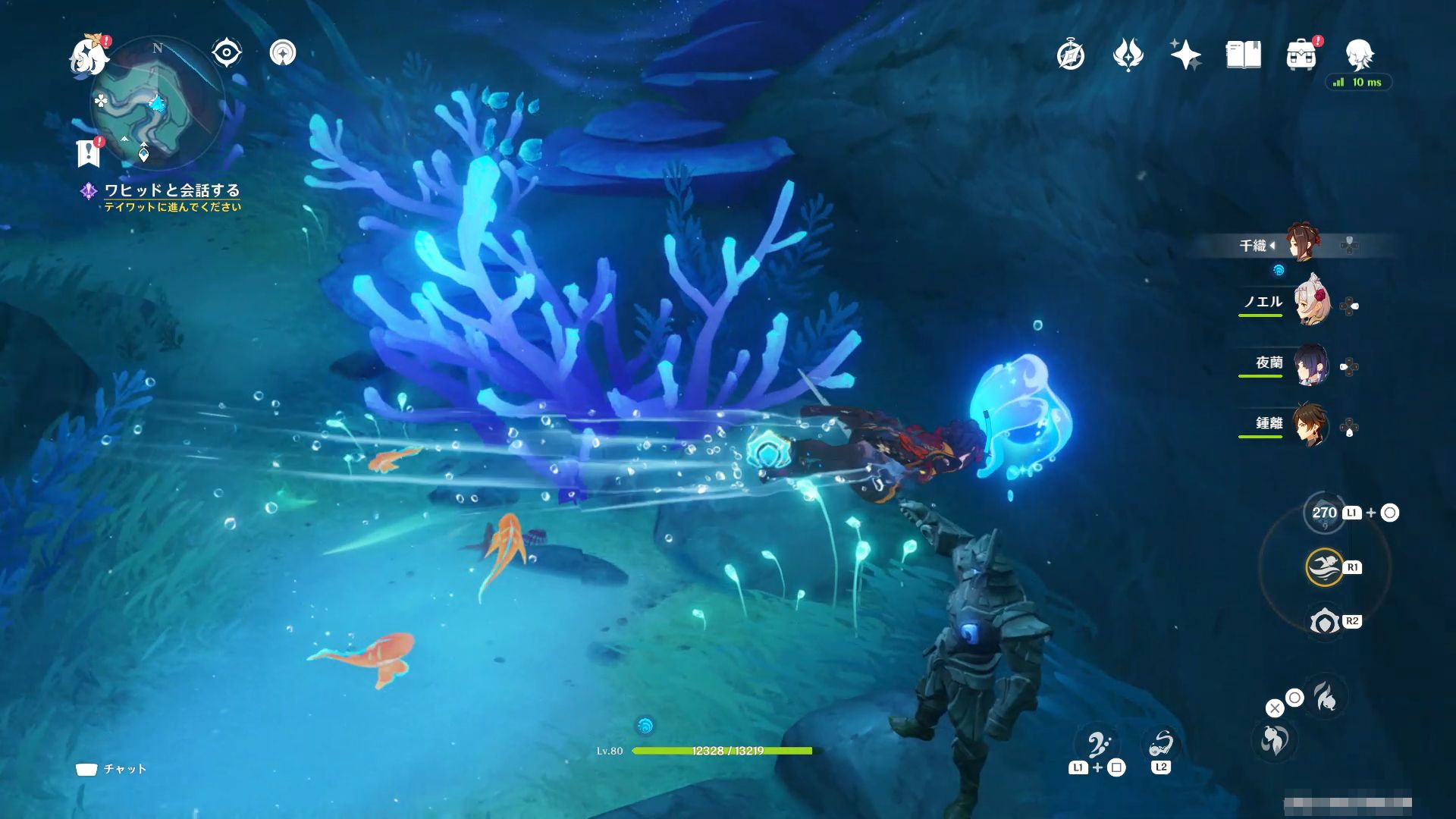1456x819 pixels.
Task: Switch to party member 千織
Action: pos(1304,243)
